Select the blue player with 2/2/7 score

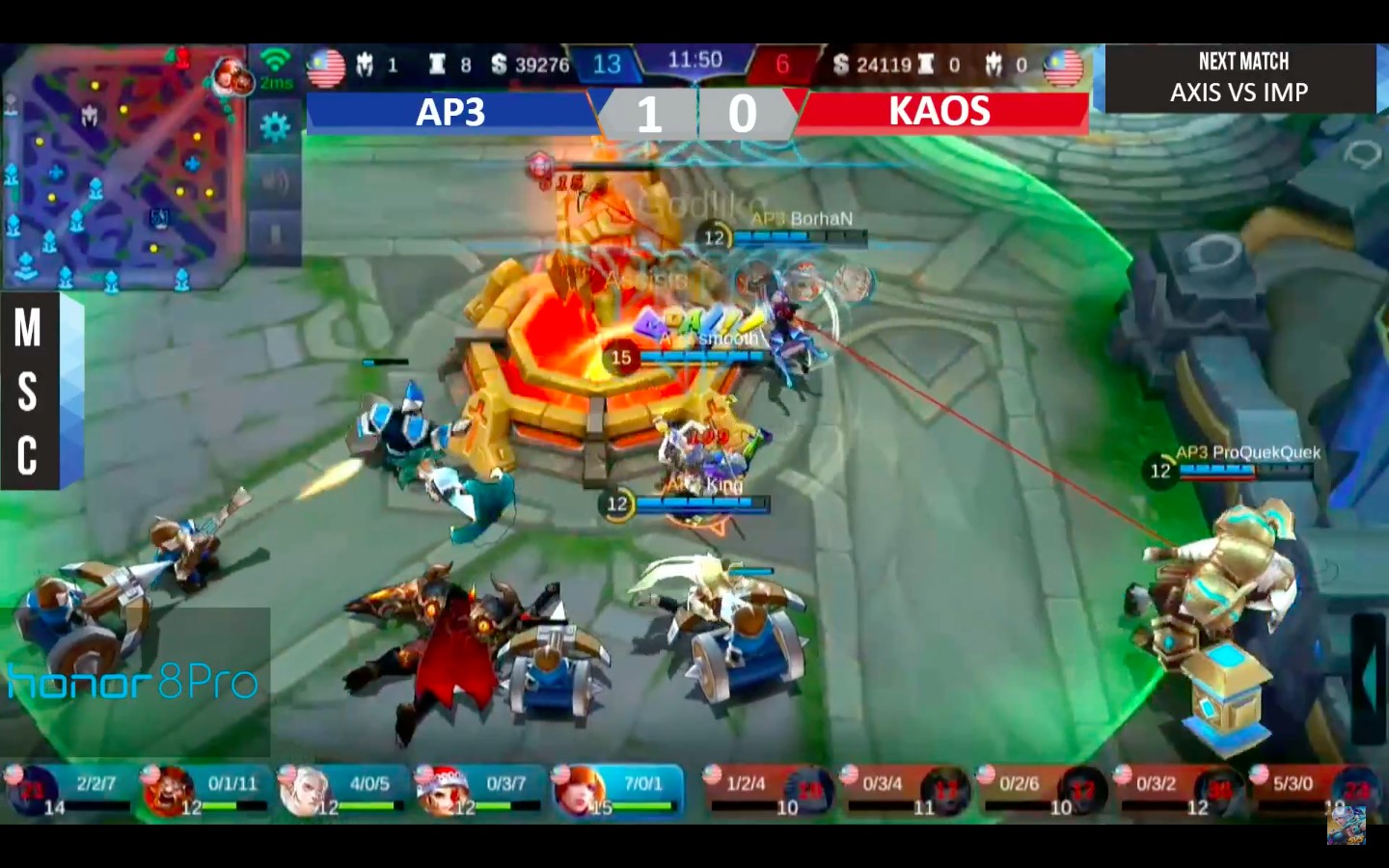tap(69, 791)
